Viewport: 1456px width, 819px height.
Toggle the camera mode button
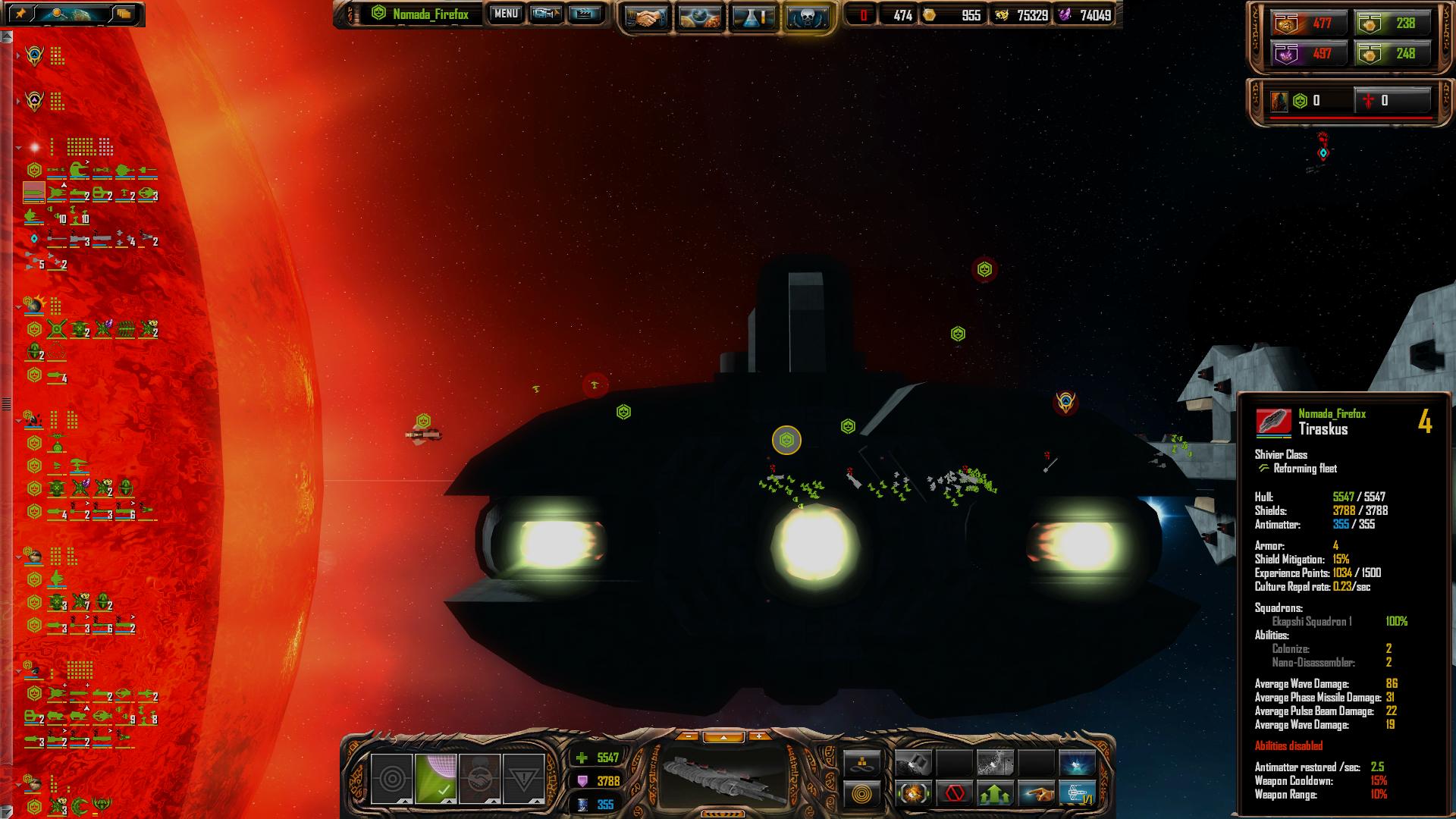pyautogui.click(x=546, y=14)
